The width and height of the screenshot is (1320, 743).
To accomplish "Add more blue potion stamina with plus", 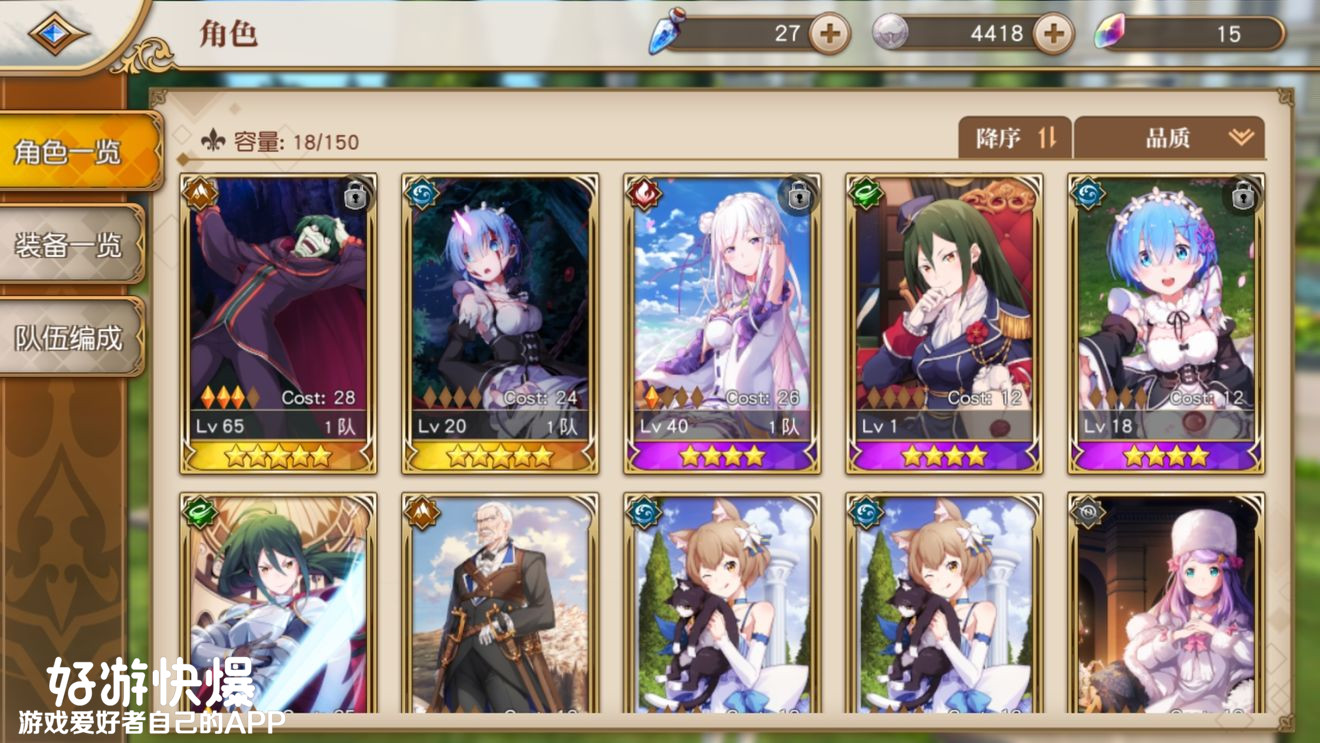I will pos(829,34).
